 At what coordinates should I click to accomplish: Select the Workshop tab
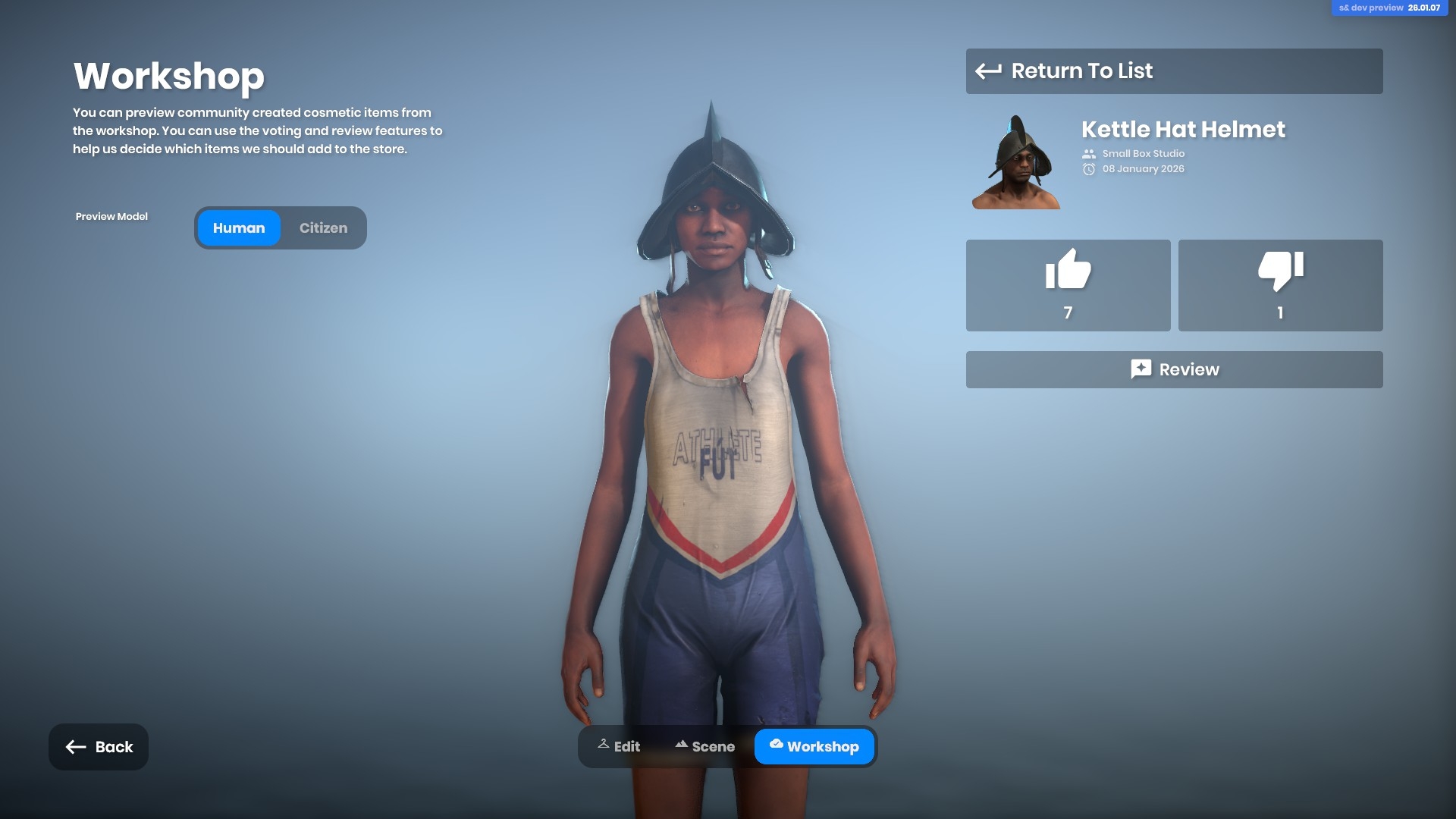[x=814, y=747]
